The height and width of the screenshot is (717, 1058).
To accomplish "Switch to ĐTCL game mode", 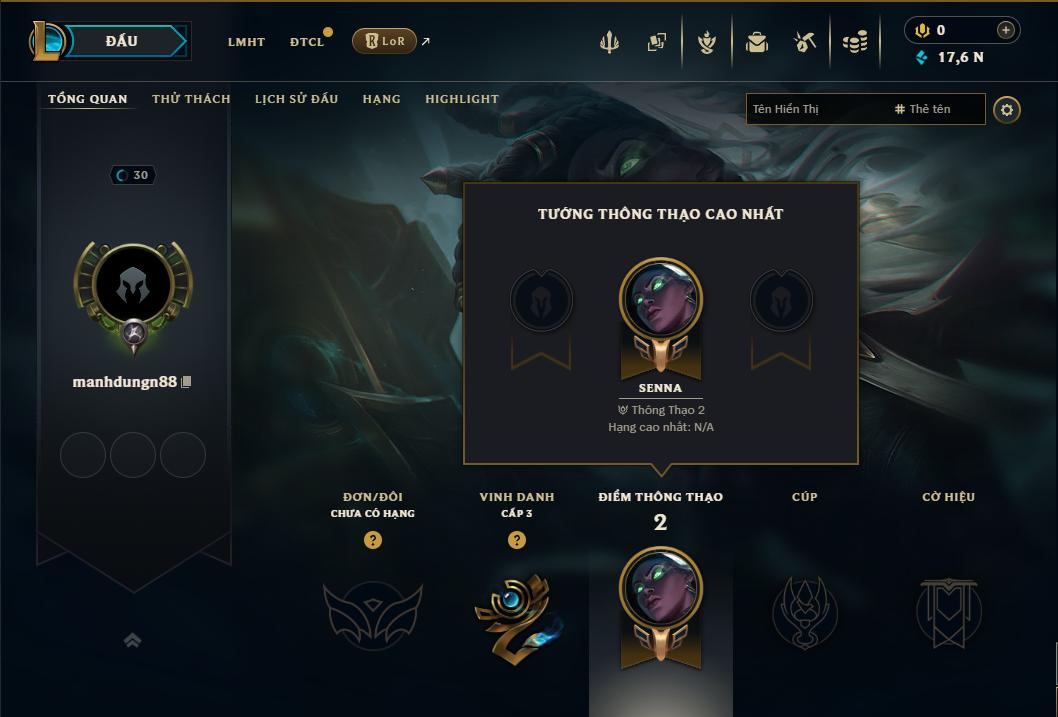I will (307, 42).
